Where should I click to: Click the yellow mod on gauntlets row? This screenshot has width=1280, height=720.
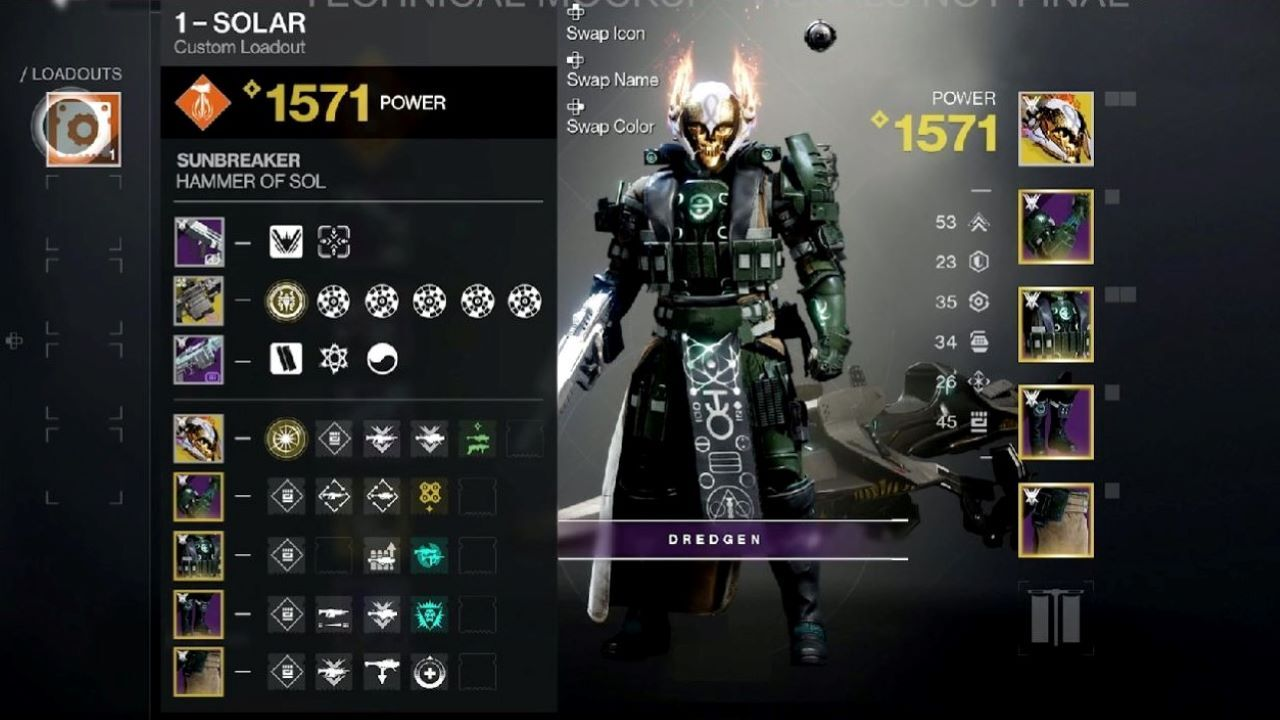[x=430, y=496]
